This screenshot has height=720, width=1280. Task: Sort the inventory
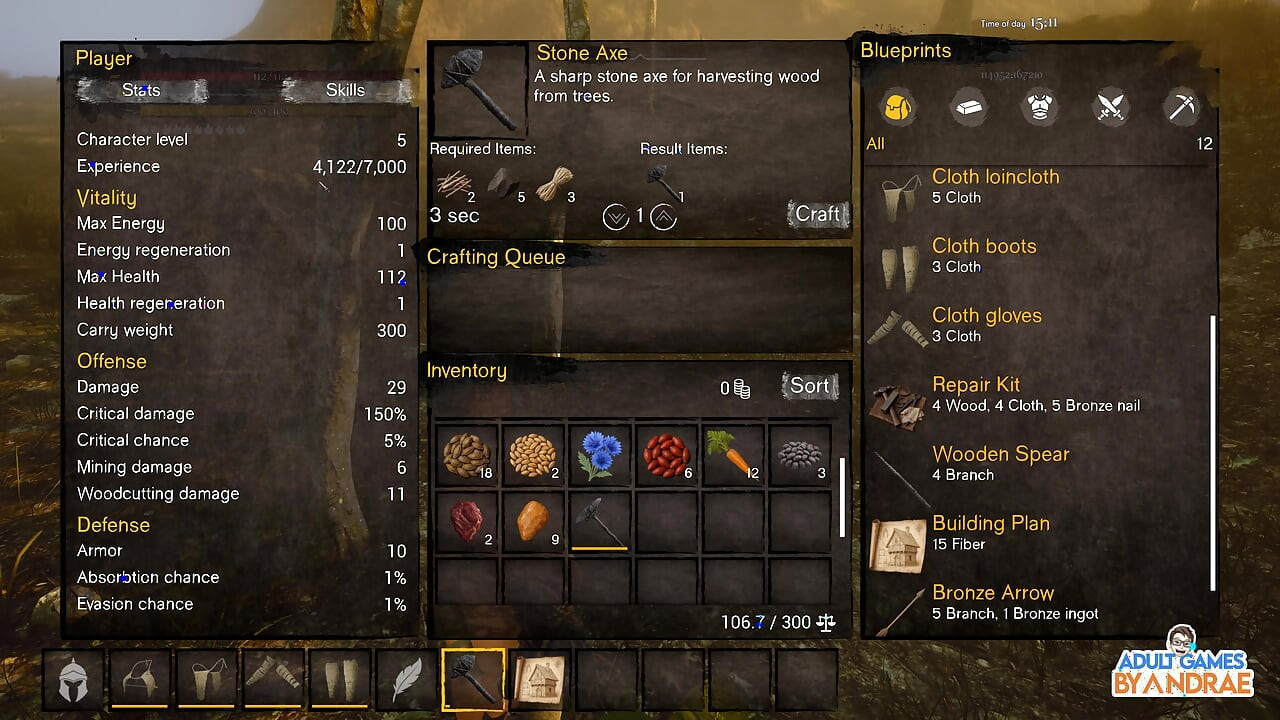809,386
